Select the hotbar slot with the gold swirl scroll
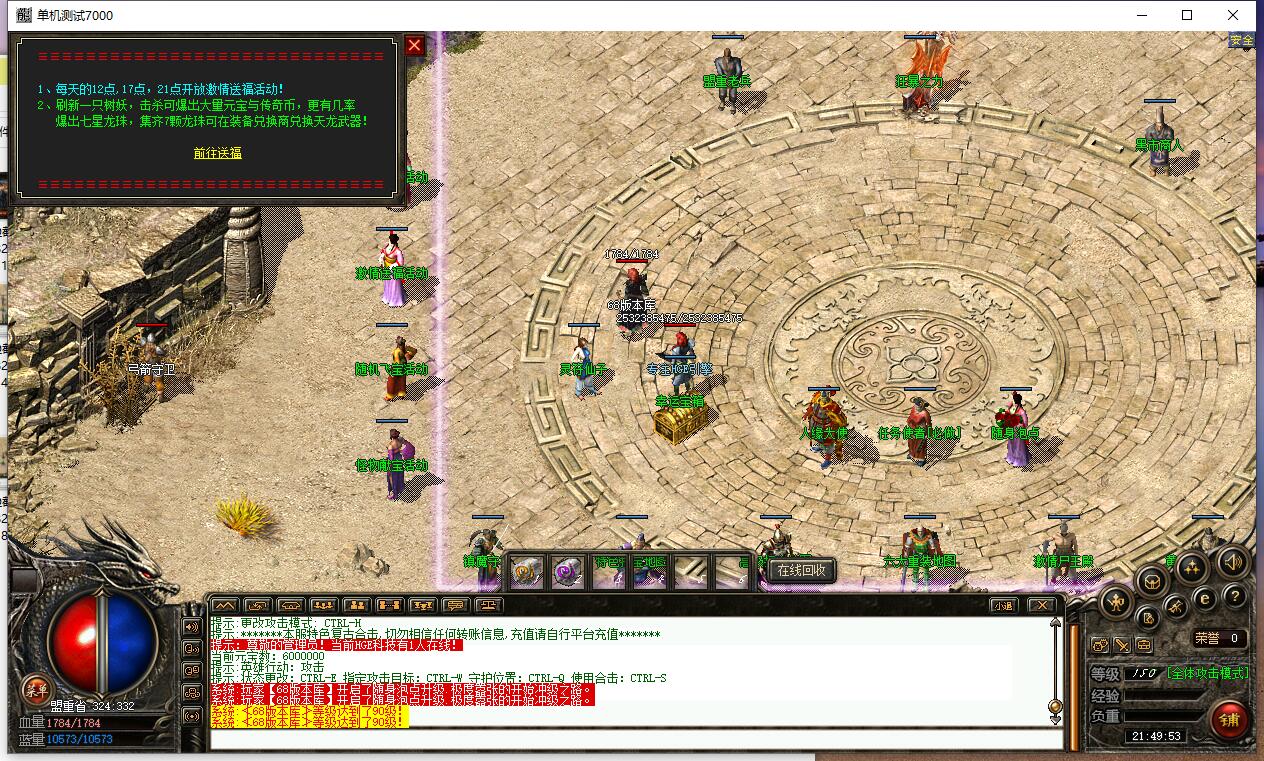Image resolution: width=1264 pixels, height=761 pixels. click(x=527, y=571)
